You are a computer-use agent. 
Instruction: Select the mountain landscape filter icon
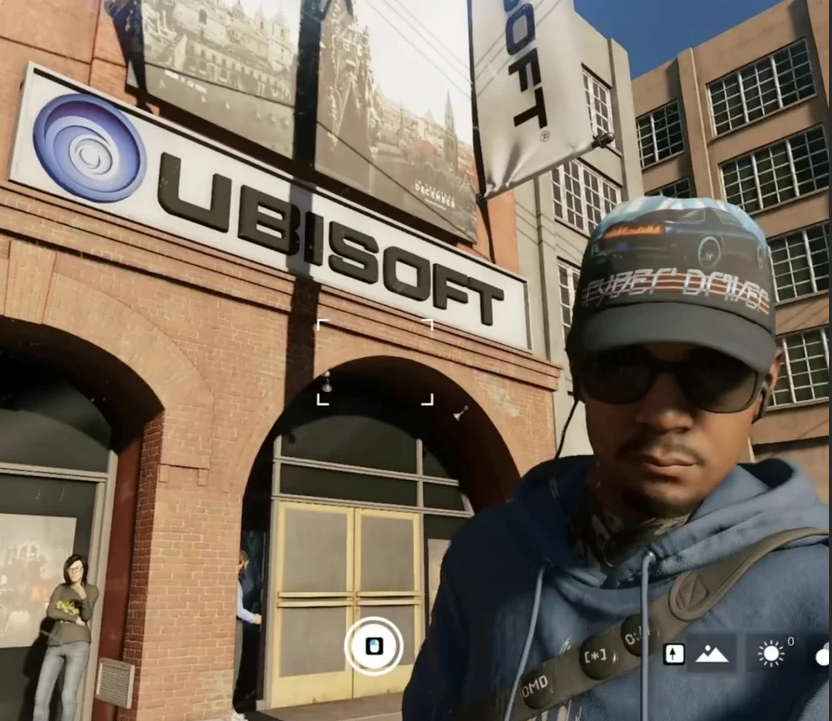point(712,654)
